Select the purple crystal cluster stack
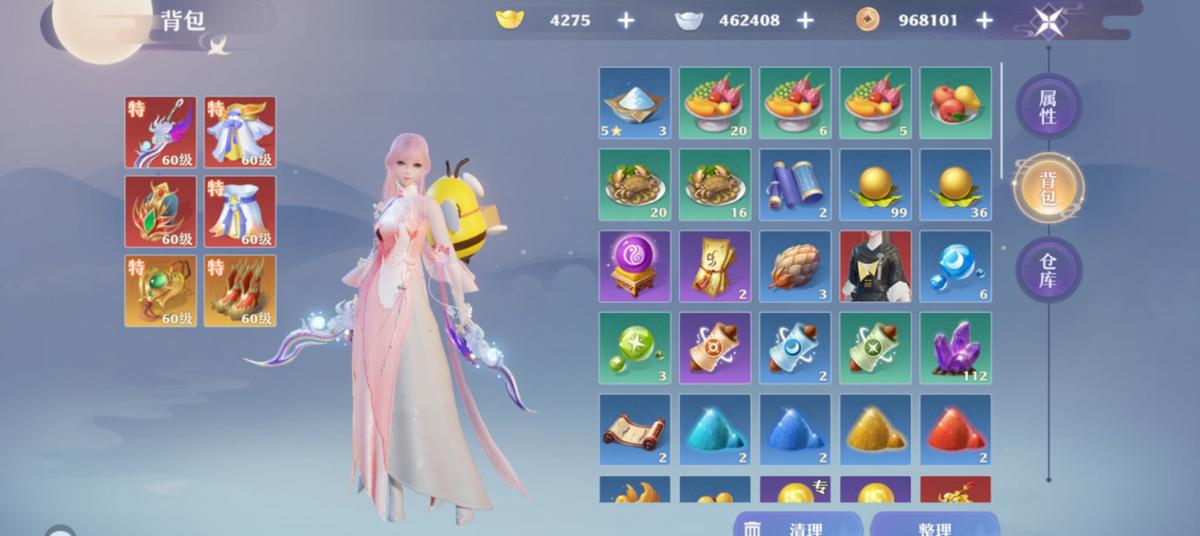This screenshot has height=536, width=1200. pos(955,348)
